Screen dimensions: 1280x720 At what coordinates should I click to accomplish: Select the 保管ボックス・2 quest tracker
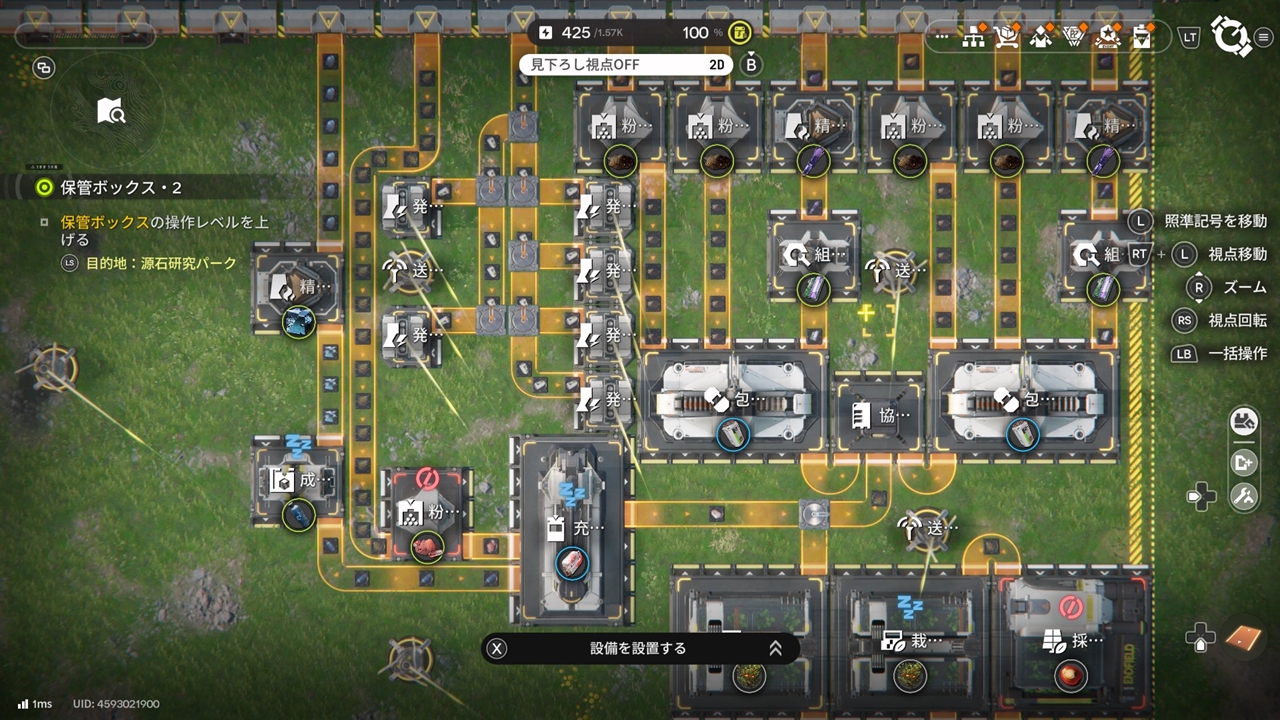tap(120, 188)
